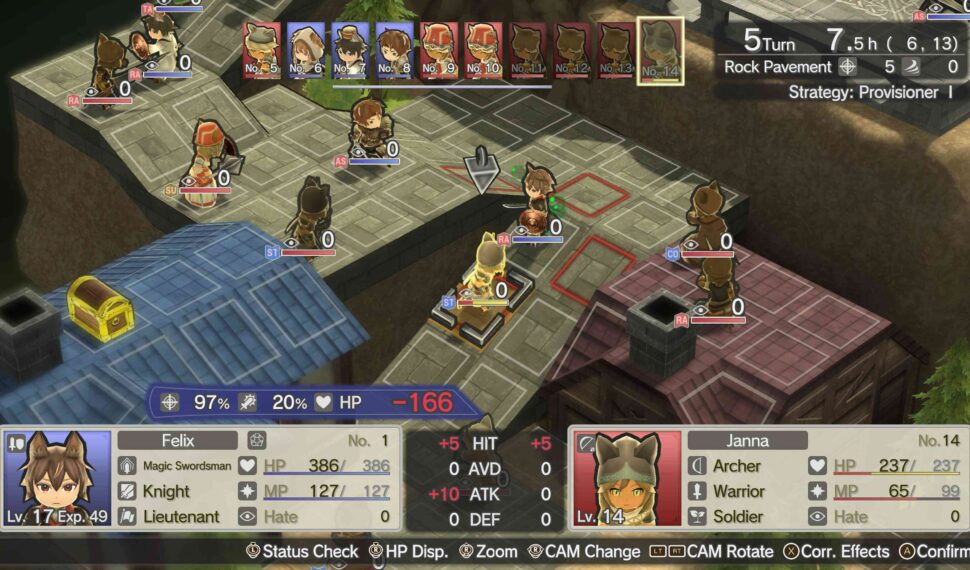Image resolution: width=970 pixels, height=570 pixels.
Task: Select turn order portrait No. 6
Action: [x=306, y=50]
